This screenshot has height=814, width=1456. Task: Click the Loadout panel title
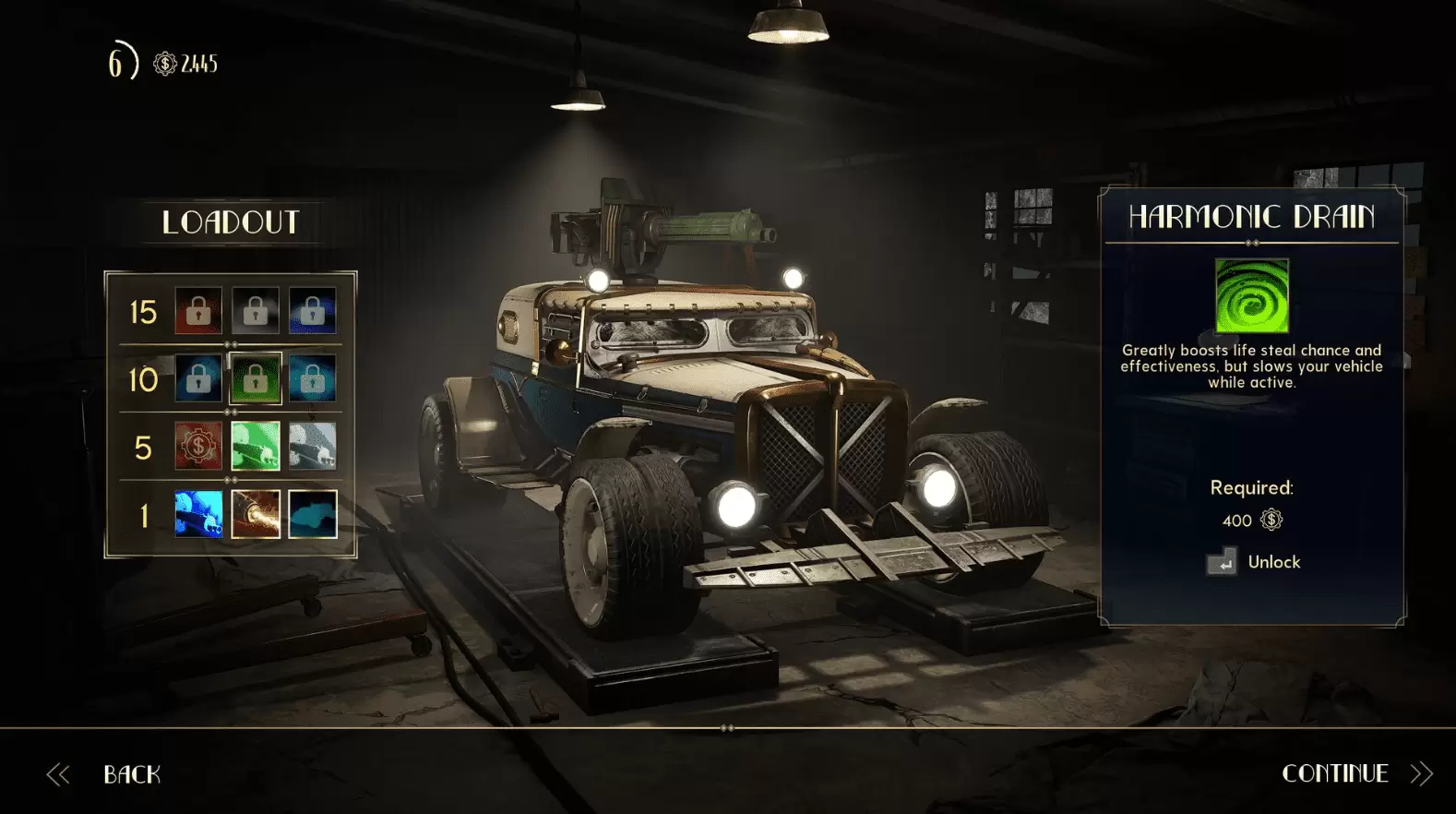(x=231, y=221)
